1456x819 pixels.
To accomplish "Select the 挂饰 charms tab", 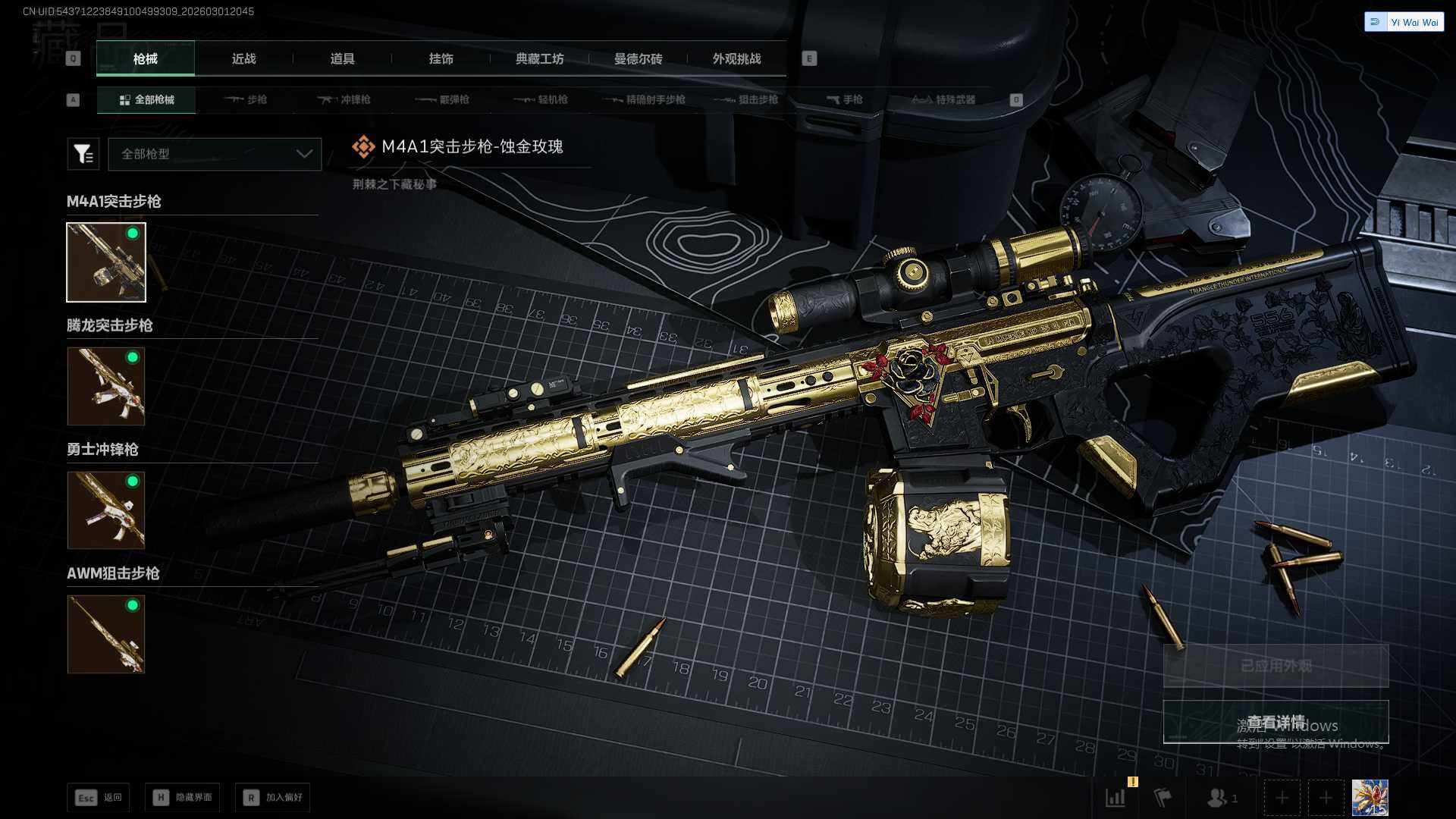I will (441, 58).
